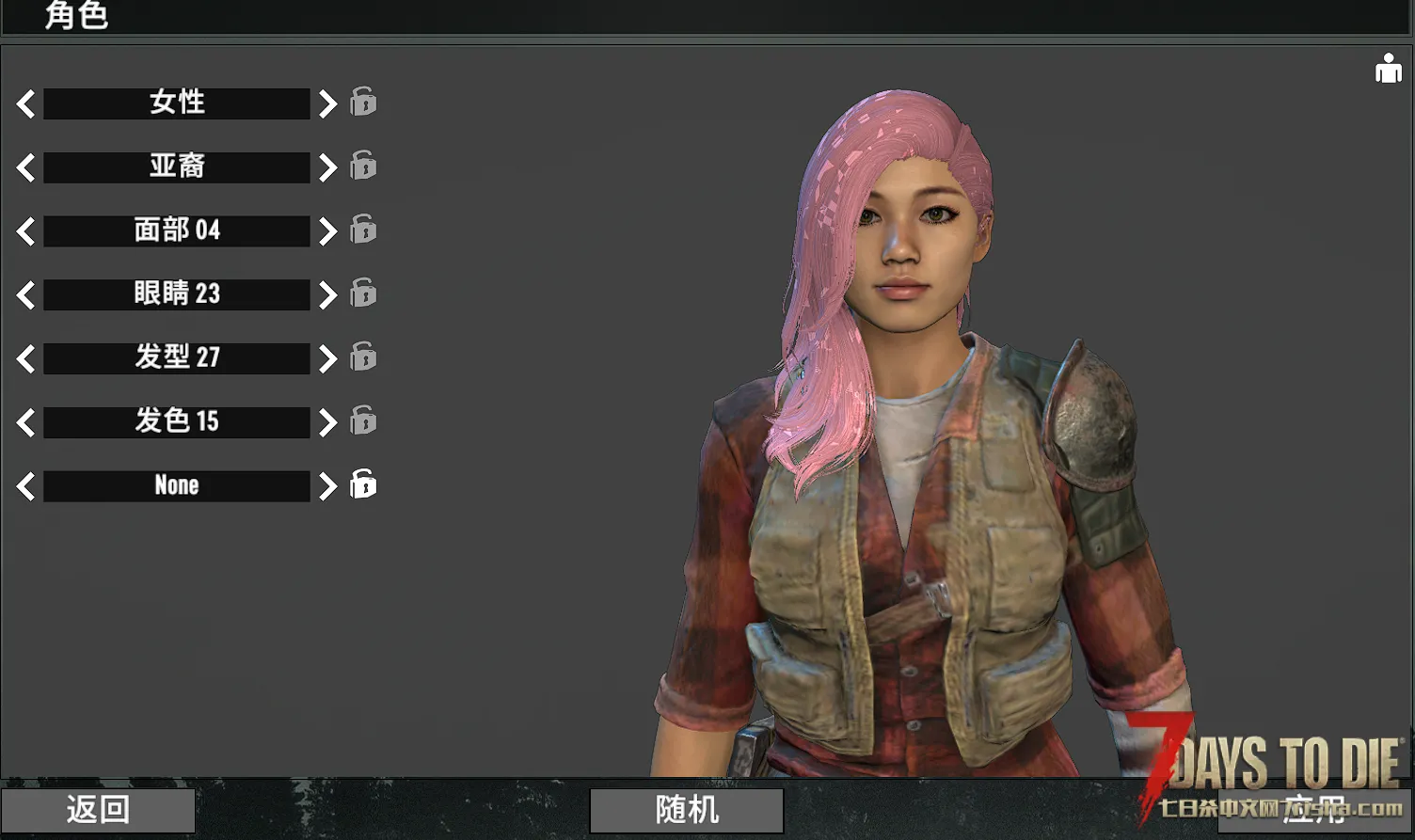Randomize the character with 随机
This screenshot has width=1415, height=840.
pyautogui.click(x=687, y=810)
